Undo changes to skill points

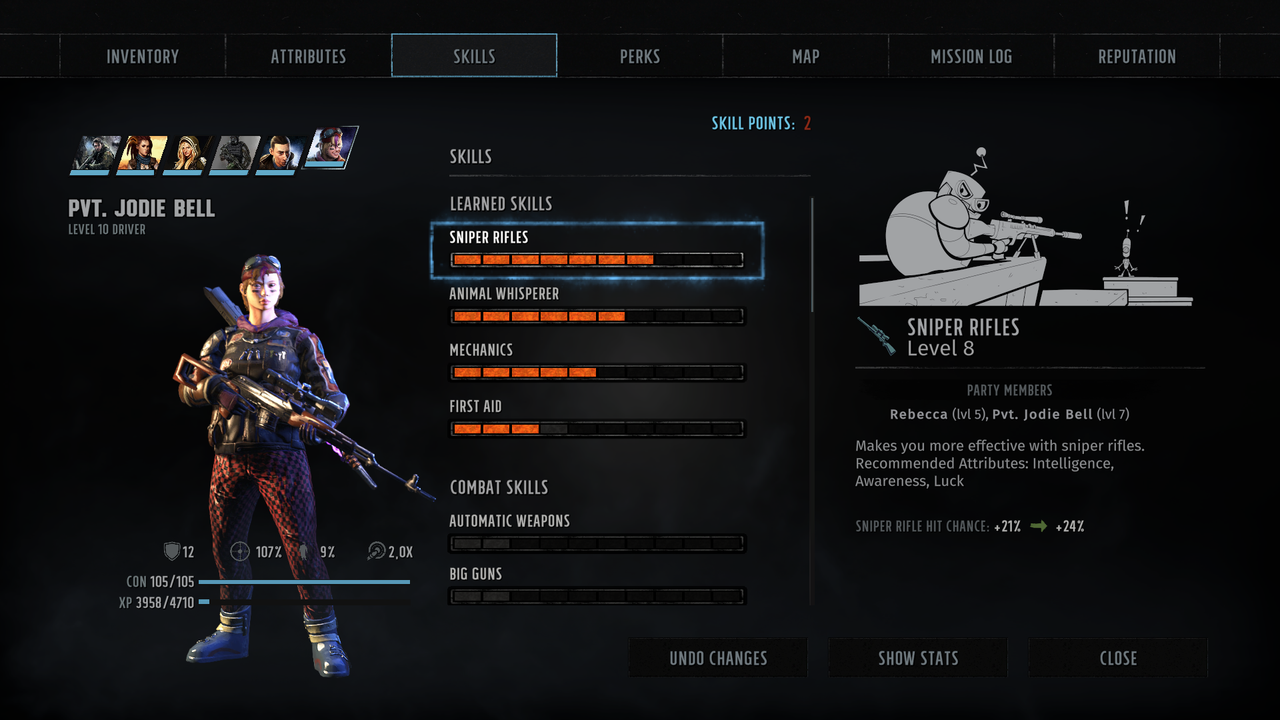[718, 658]
